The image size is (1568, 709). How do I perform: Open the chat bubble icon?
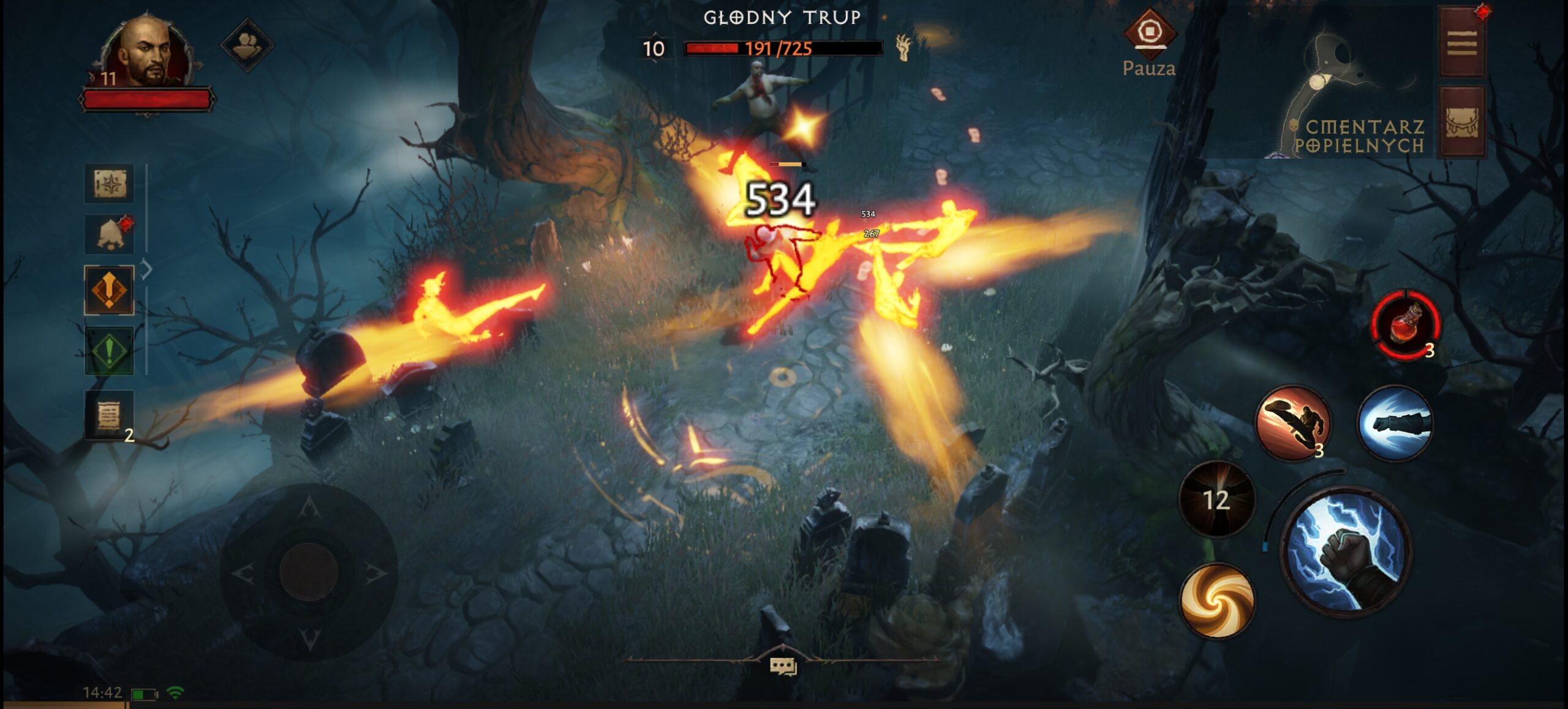(x=782, y=666)
